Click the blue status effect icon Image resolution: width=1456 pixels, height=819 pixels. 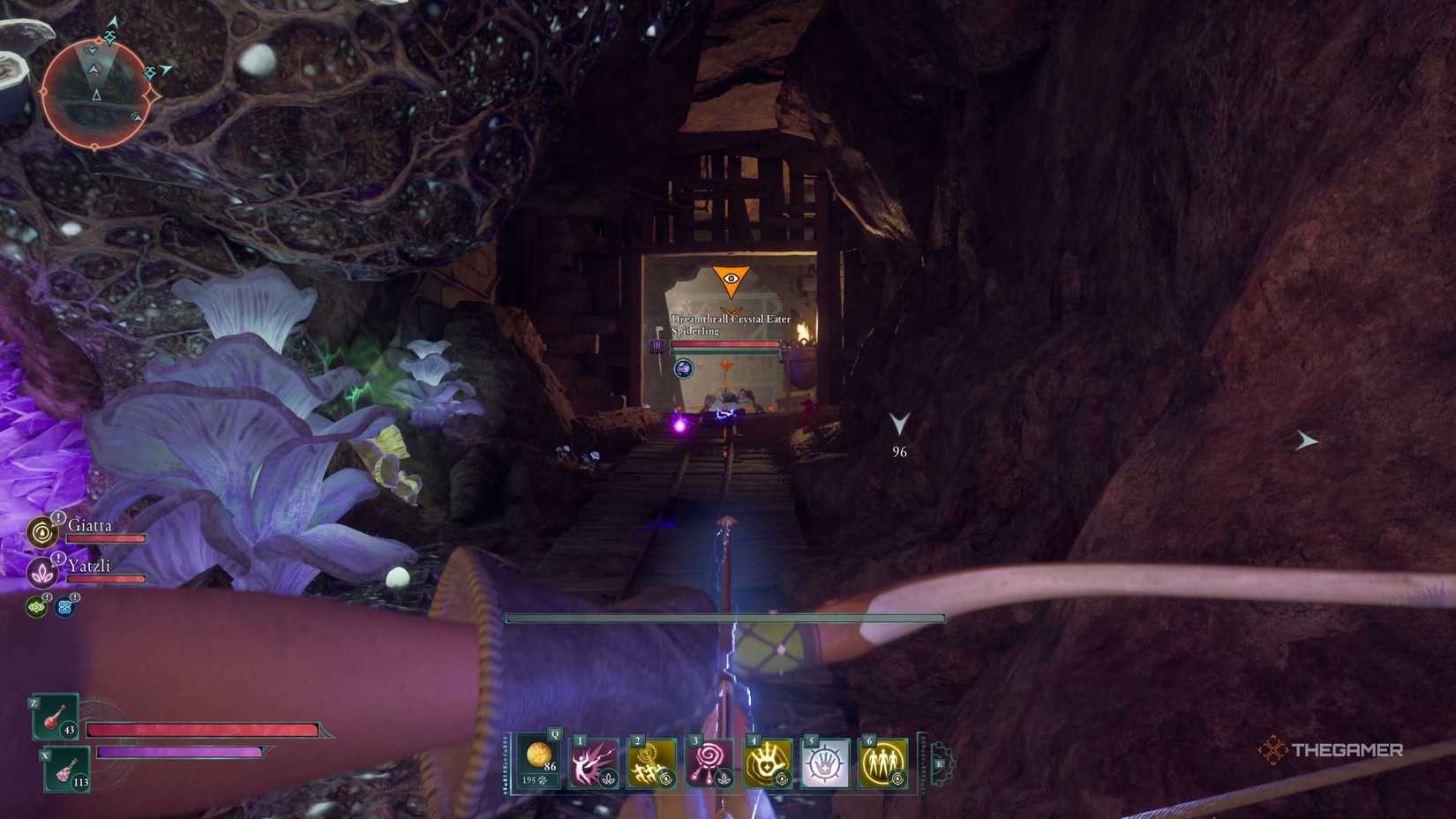tap(63, 605)
